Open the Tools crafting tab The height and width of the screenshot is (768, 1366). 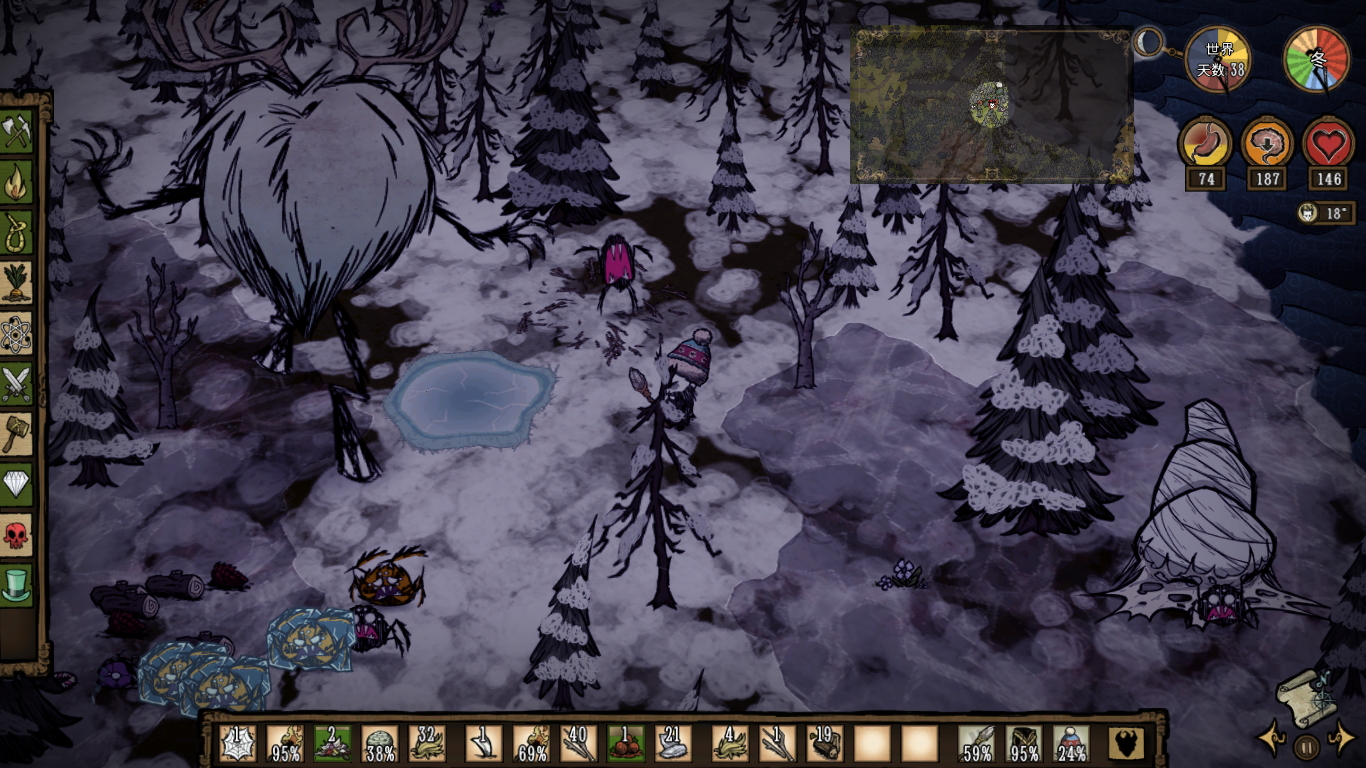click(17, 132)
